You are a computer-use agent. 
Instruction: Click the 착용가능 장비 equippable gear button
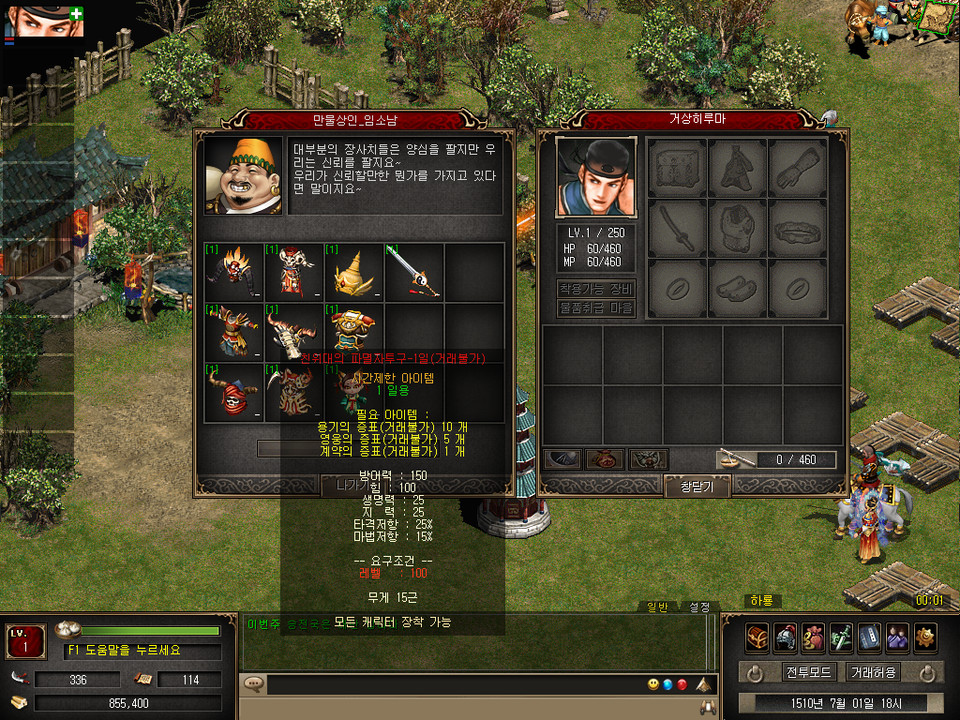[596, 288]
